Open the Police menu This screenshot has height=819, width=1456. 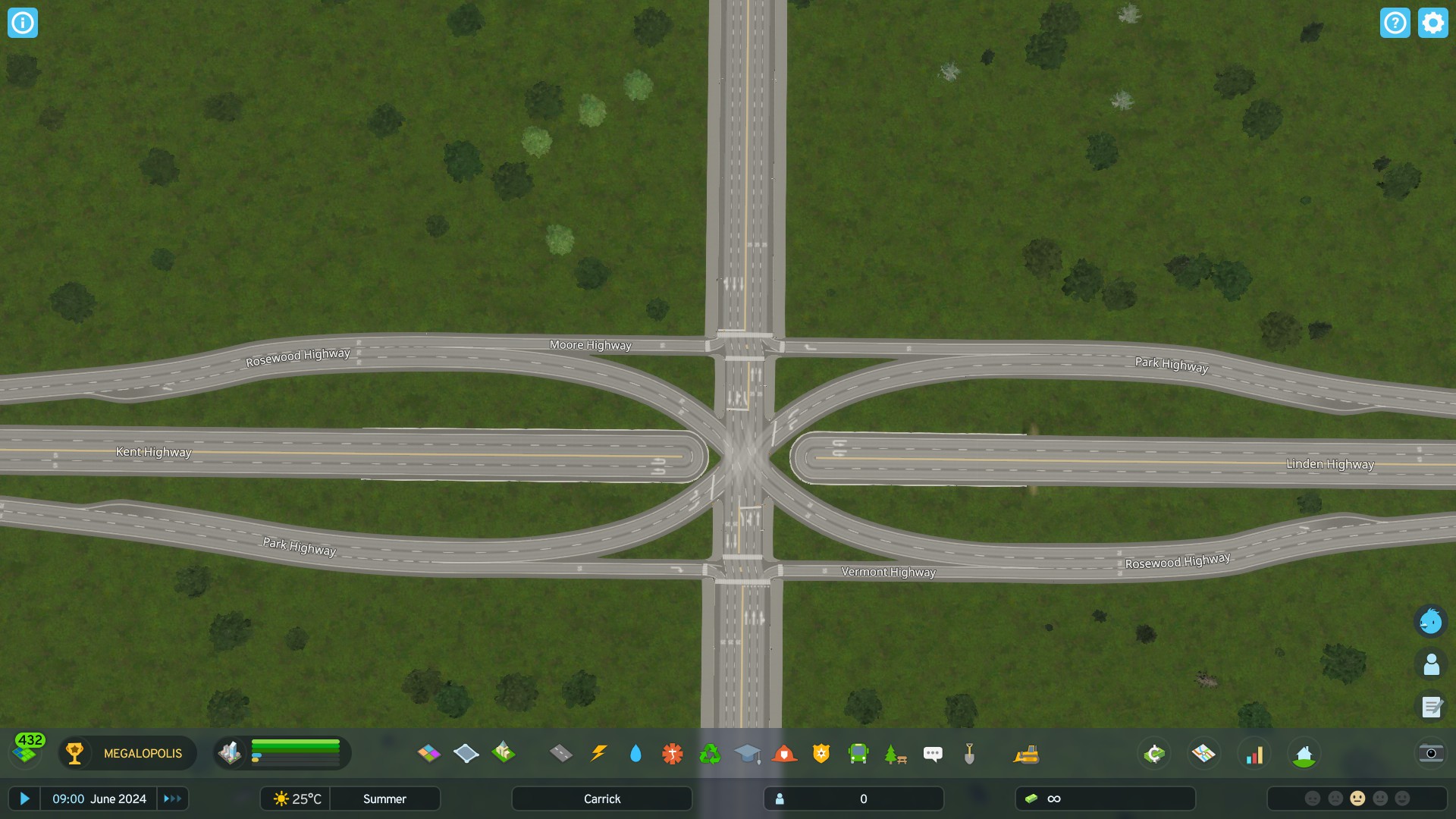[x=822, y=753]
